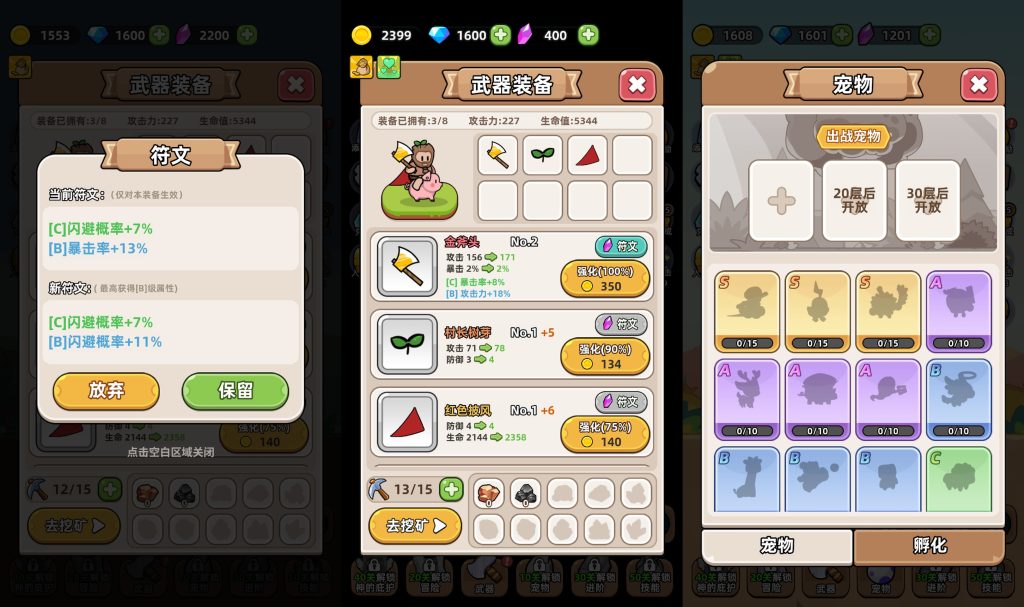
Task: Open 符文 runes for 村长嫩芽
Action: coord(620,324)
